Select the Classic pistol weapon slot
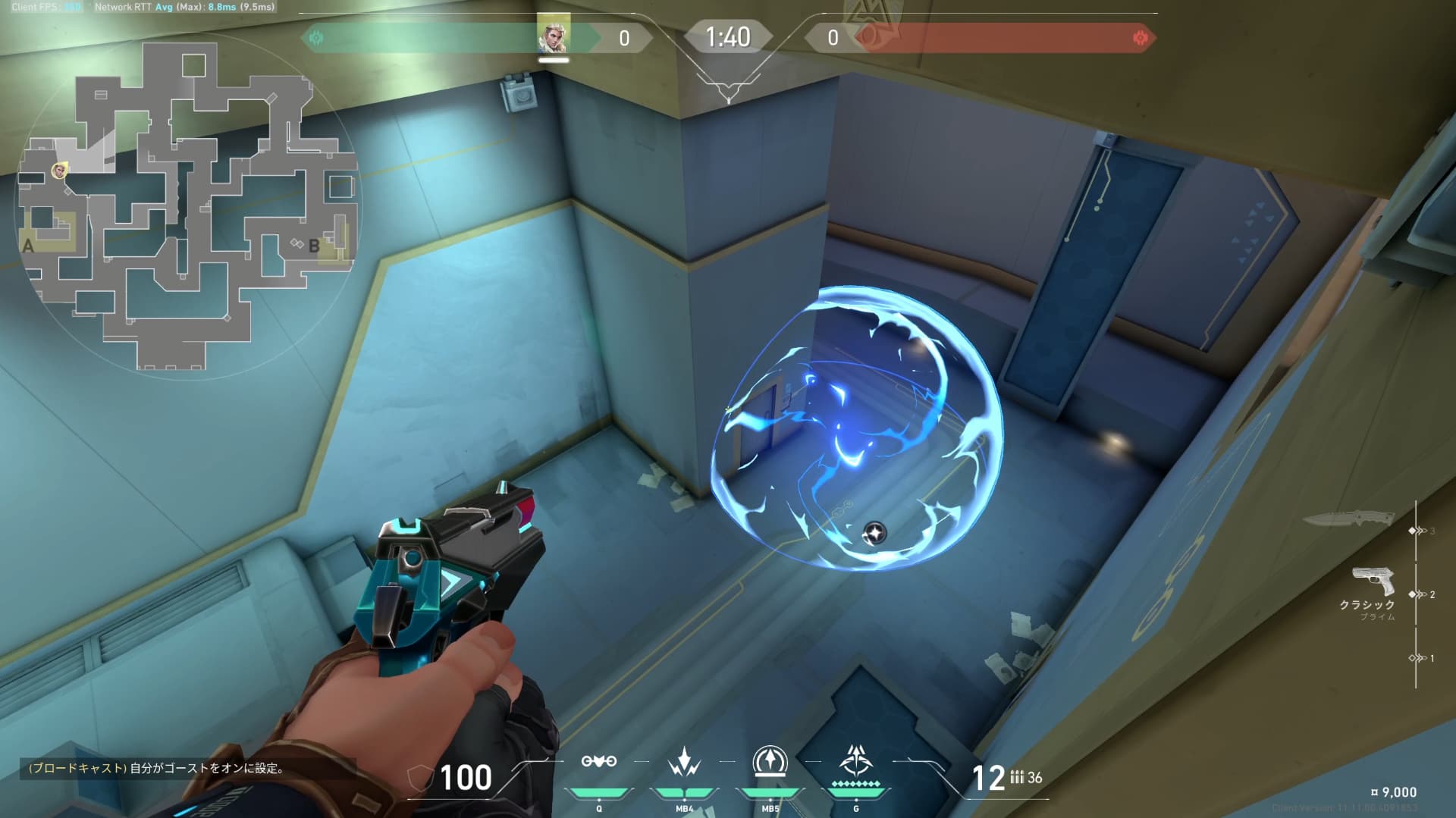1456x818 pixels. click(x=1373, y=581)
